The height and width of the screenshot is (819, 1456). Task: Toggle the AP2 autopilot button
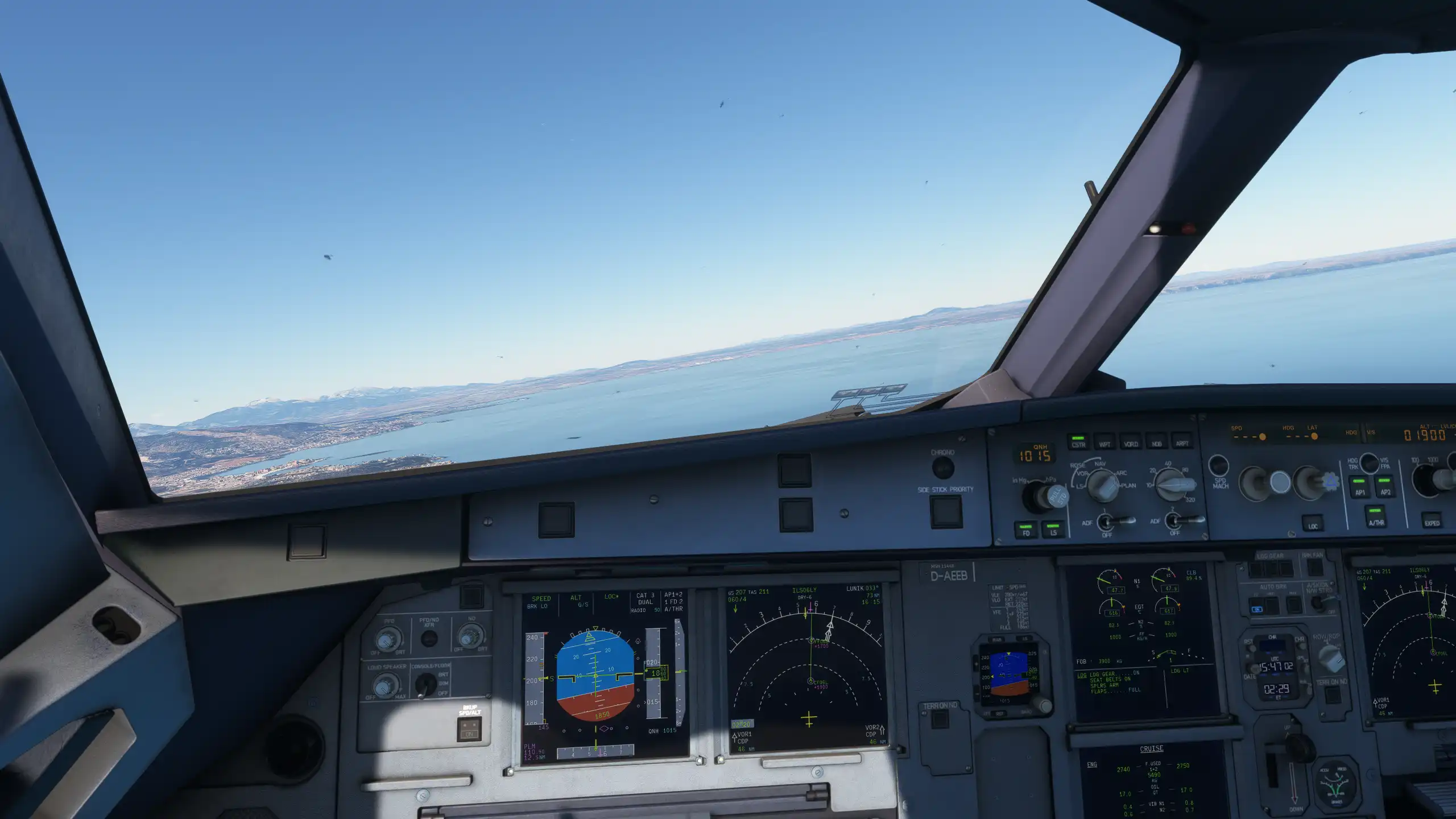click(1385, 487)
